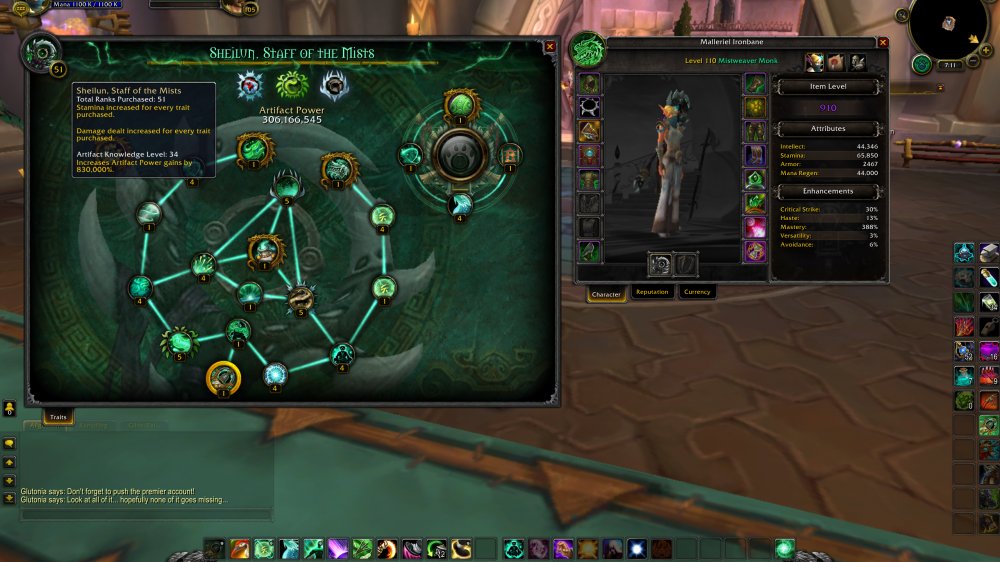Open the titles pane with the scroll icon

click(x=836, y=63)
